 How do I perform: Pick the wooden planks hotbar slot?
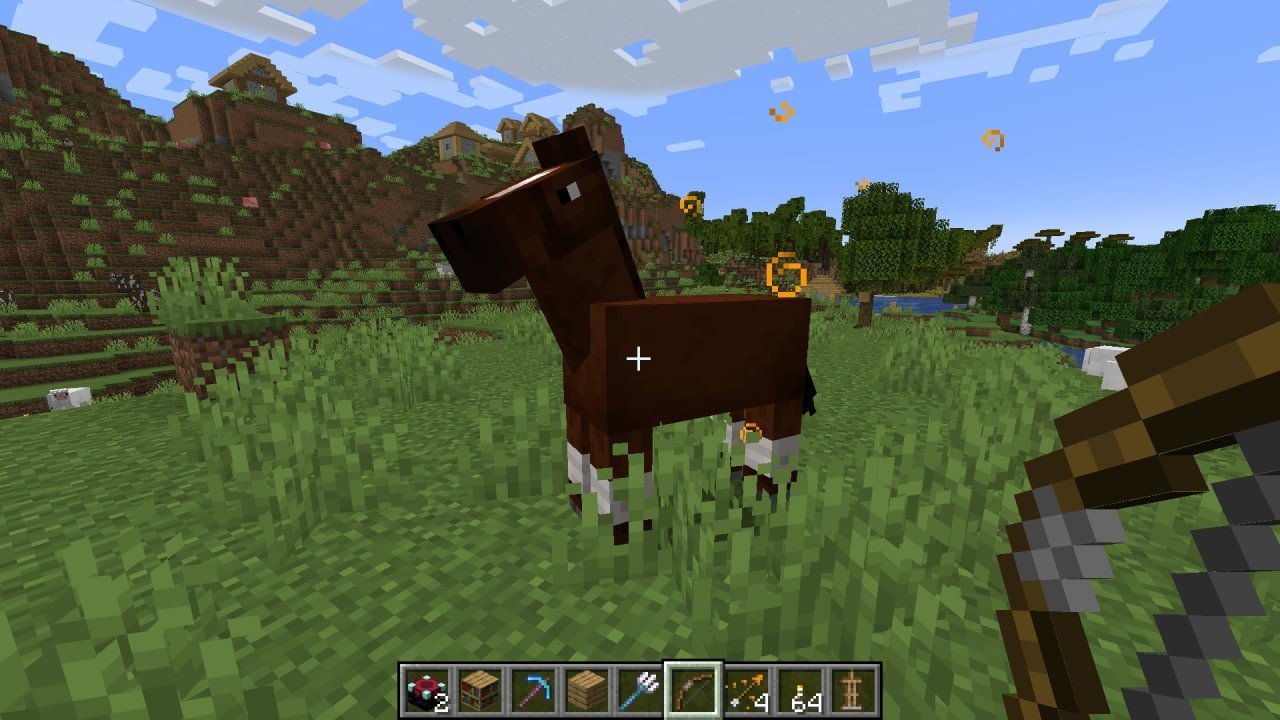pyautogui.click(x=587, y=690)
